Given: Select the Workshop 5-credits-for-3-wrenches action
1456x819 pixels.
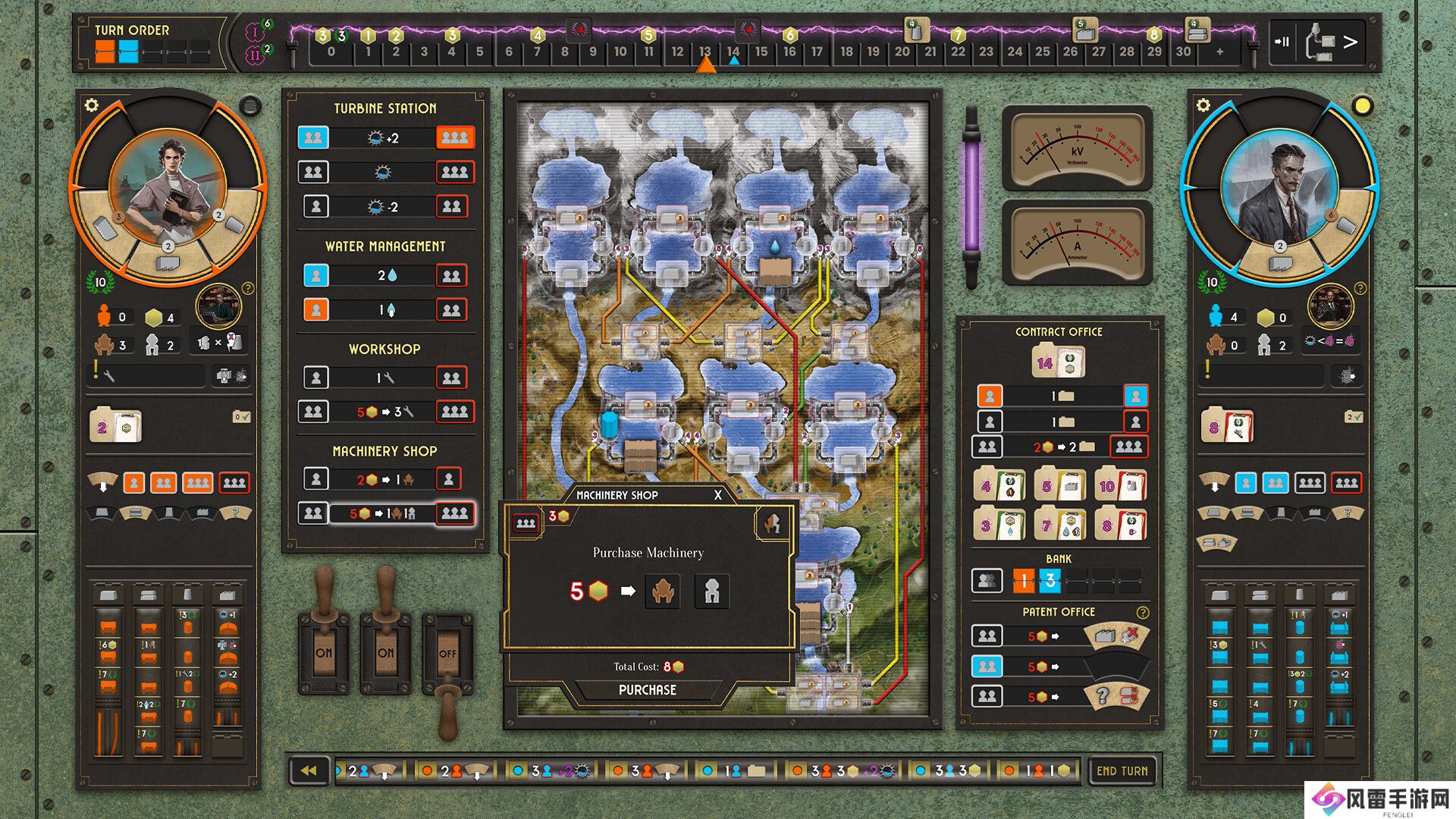Looking at the screenshot, I should (384, 412).
